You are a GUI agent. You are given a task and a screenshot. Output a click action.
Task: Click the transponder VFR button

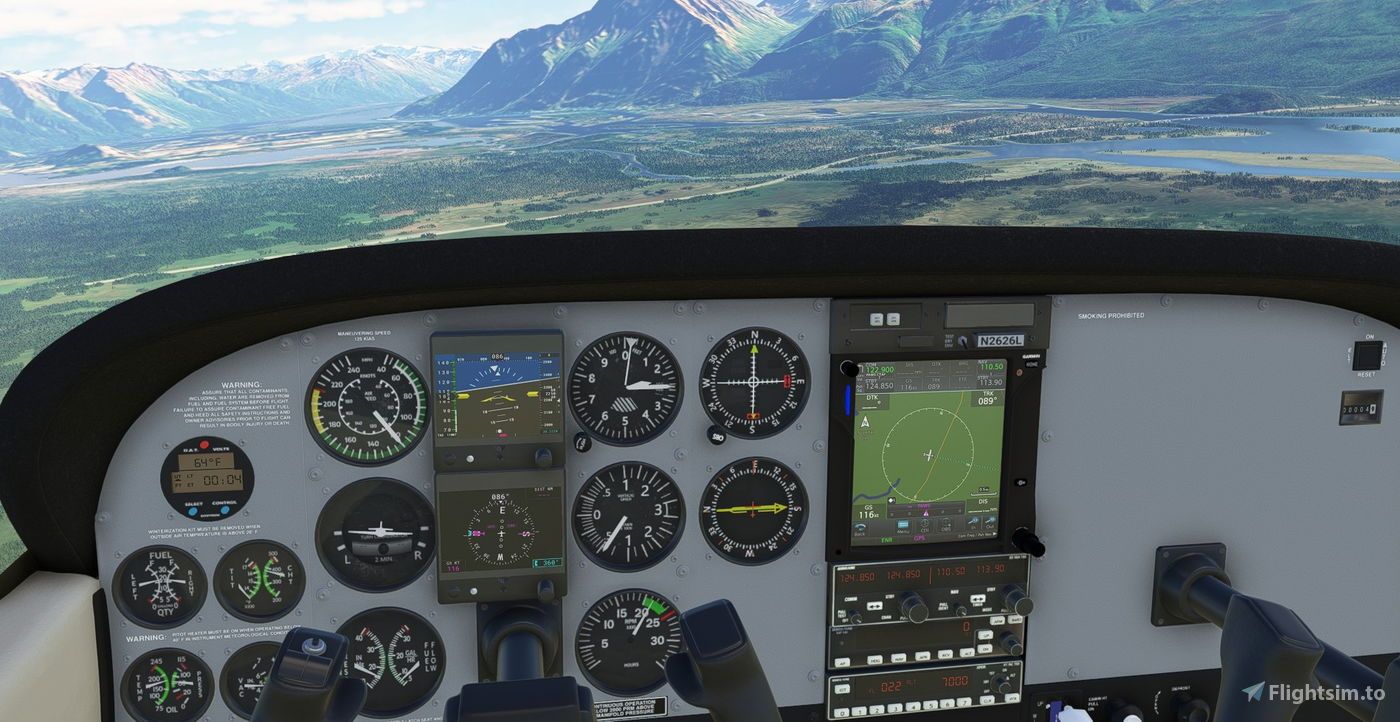[1011, 697]
